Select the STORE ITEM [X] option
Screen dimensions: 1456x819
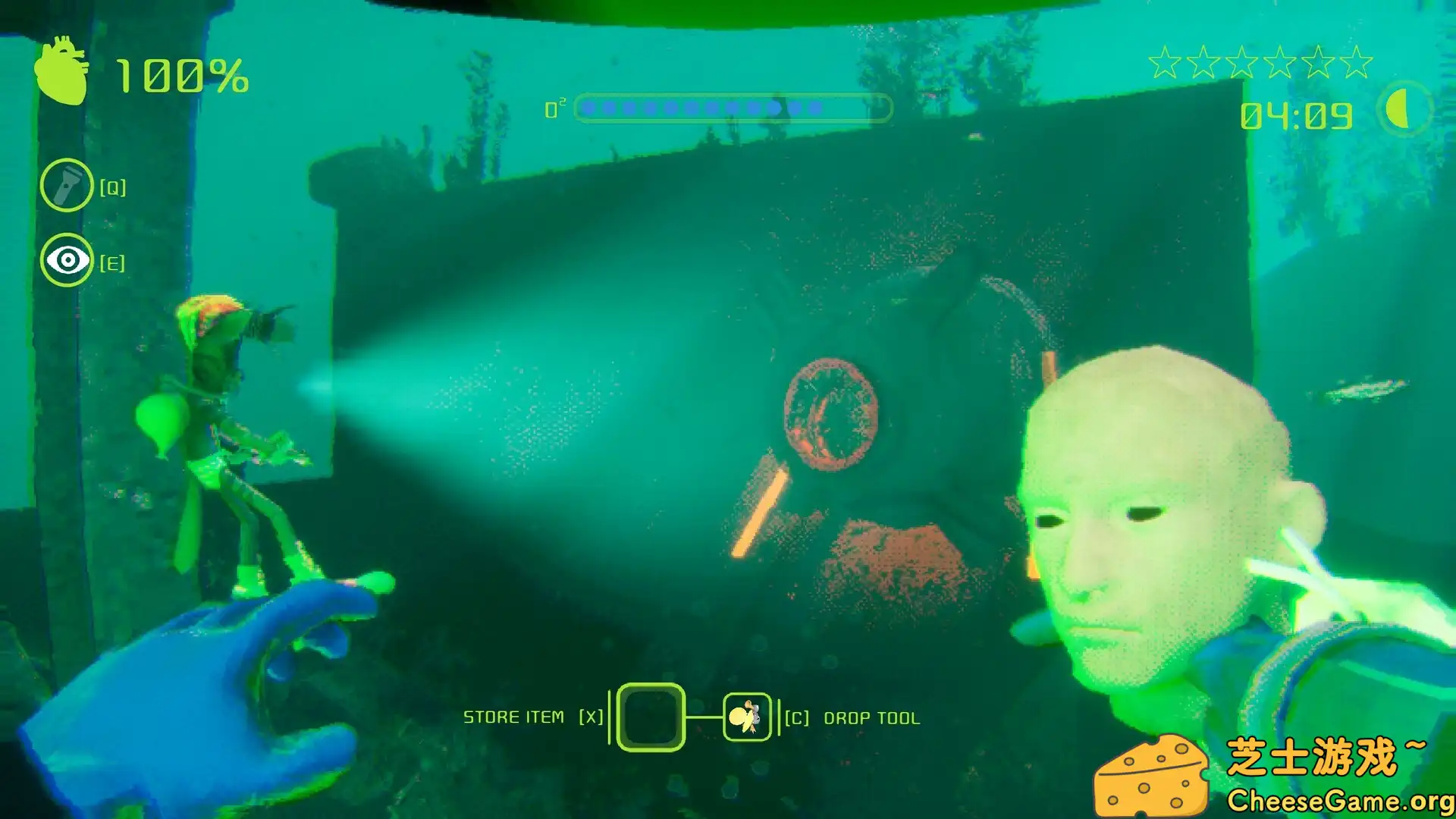(533, 716)
